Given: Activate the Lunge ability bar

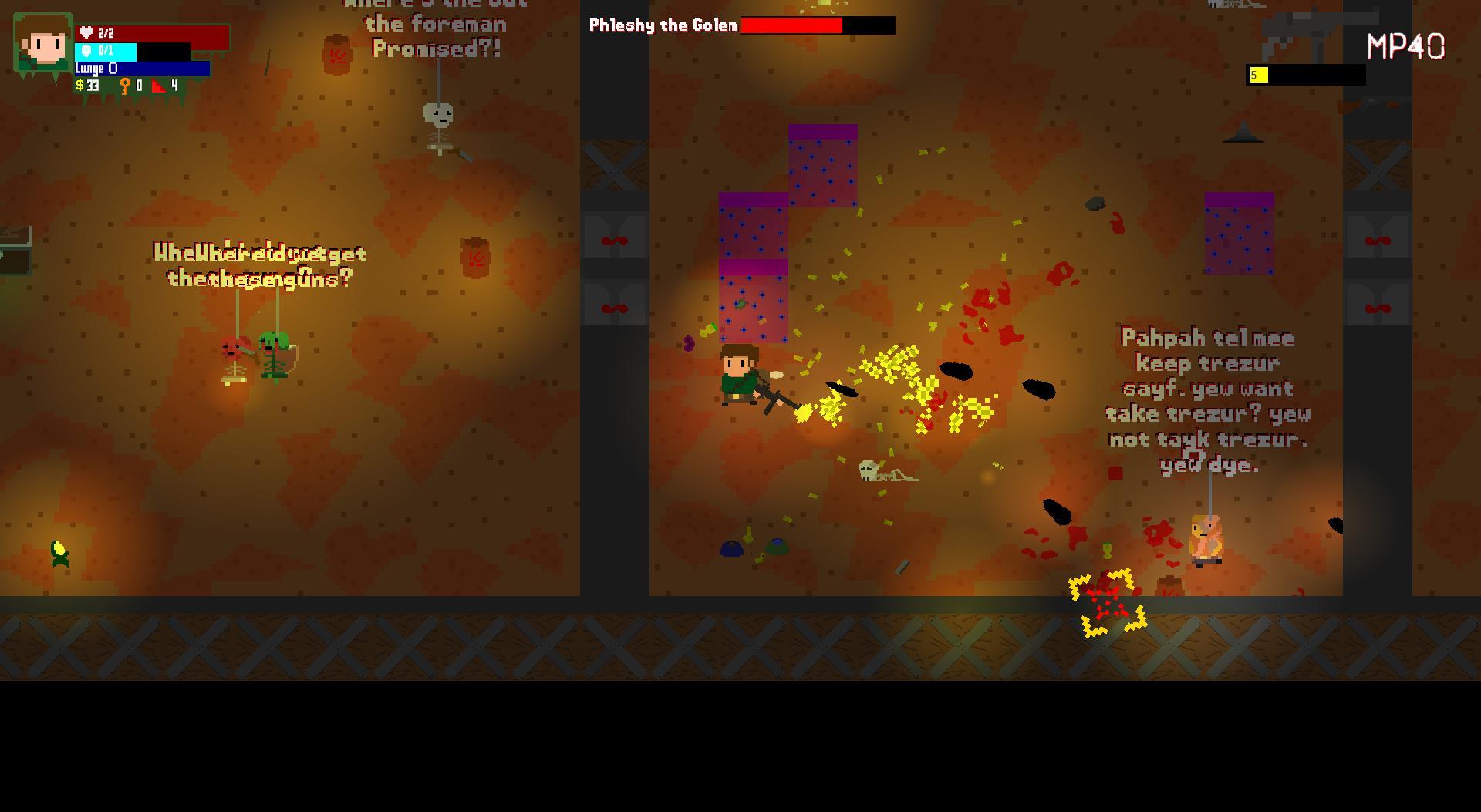Looking at the screenshot, I should click(x=142, y=69).
